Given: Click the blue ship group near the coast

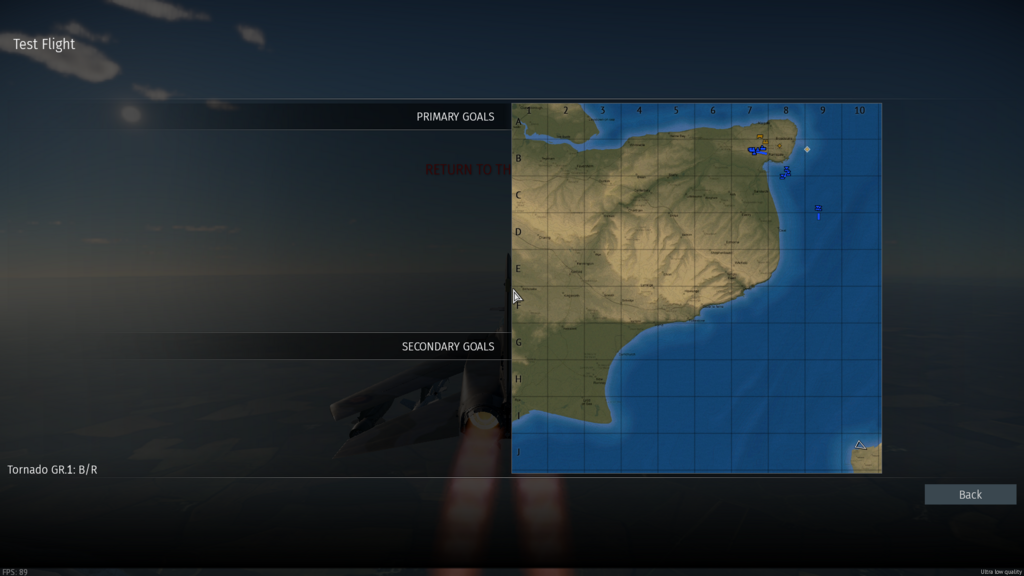Looking at the screenshot, I should coord(786,173).
